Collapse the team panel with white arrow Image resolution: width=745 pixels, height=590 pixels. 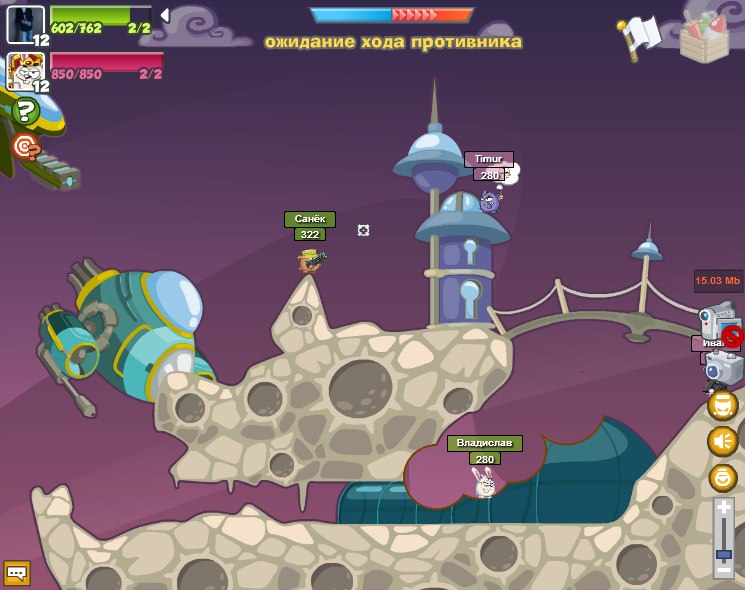(165, 15)
